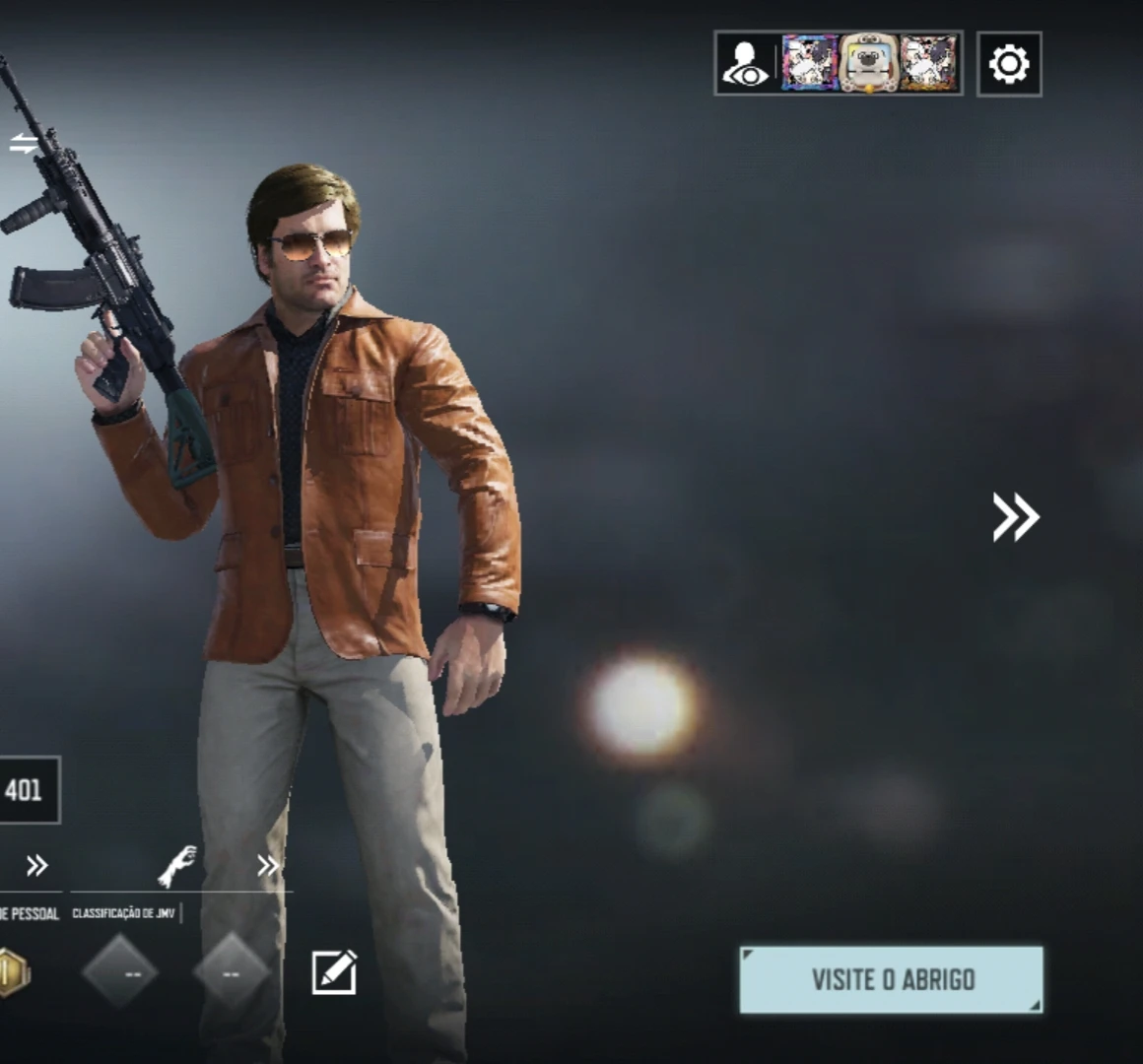Screen dimensions: 1143x1064
Task: Expand the large double-arrow beside the character
Action: 1015,517
